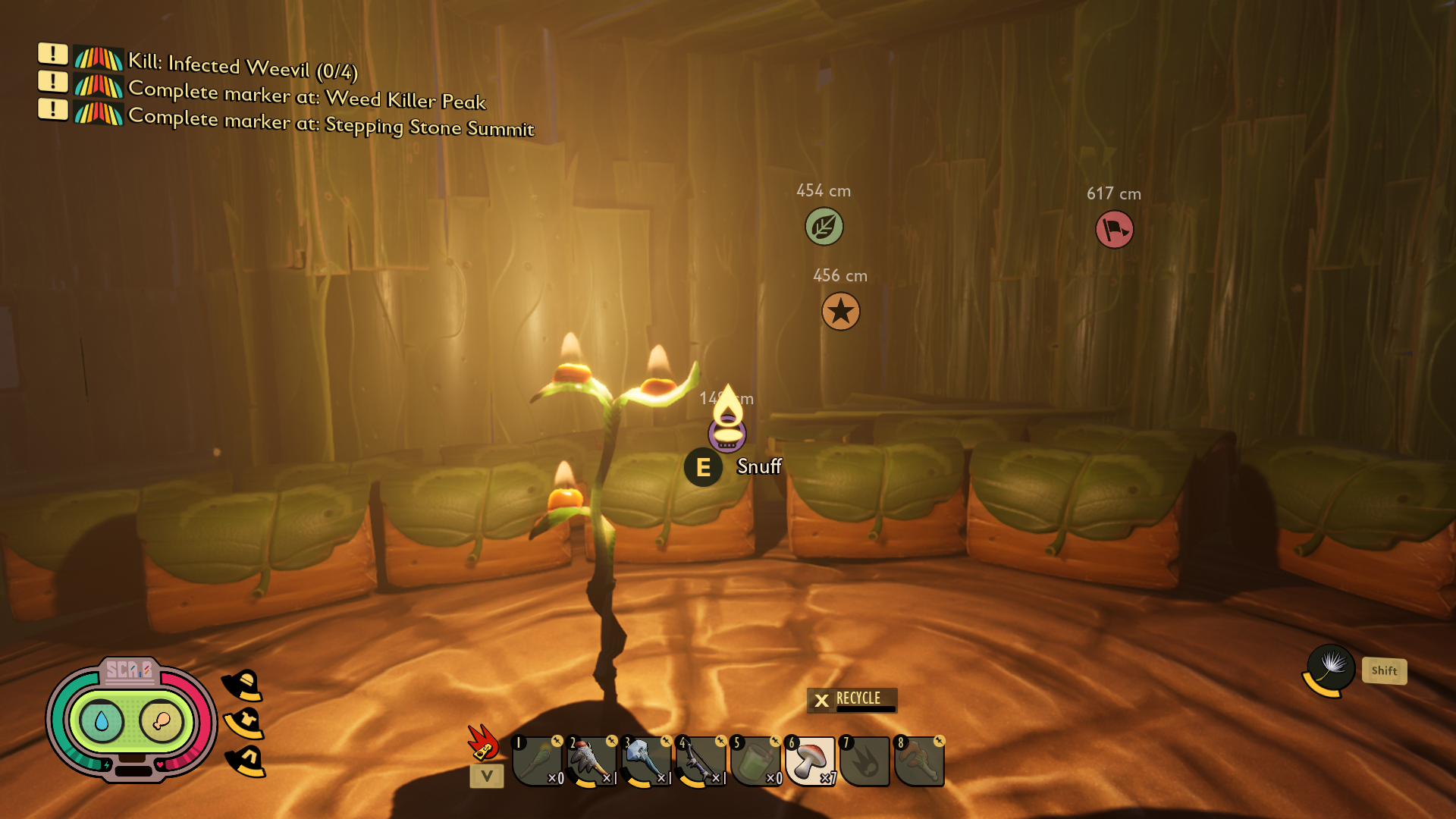Viewport: 1456px width, 819px height.
Task: Click the Infected Weevil kill objective
Action: (x=242, y=67)
